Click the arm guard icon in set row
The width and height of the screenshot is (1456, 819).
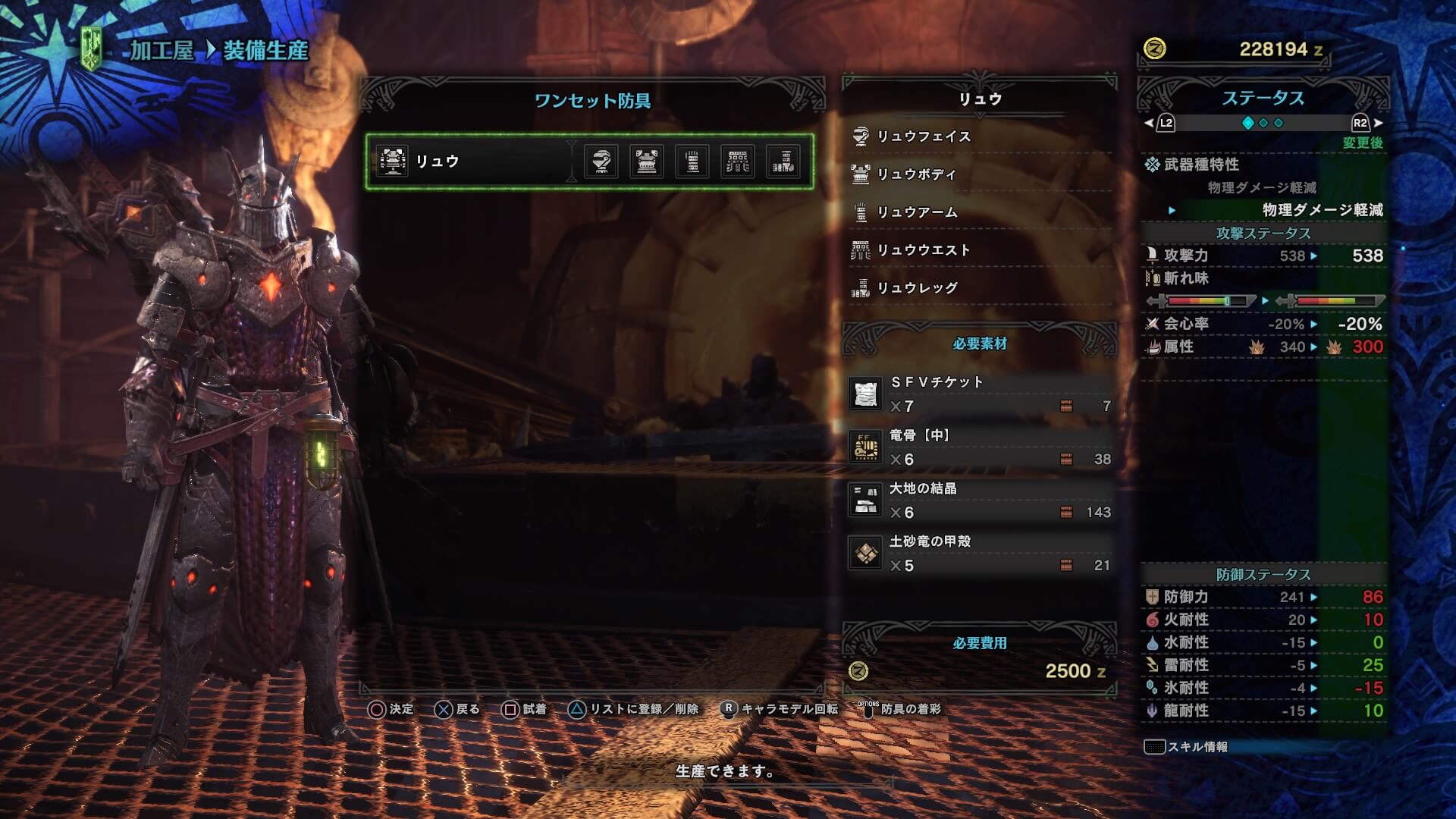click(x=692, y=162)
